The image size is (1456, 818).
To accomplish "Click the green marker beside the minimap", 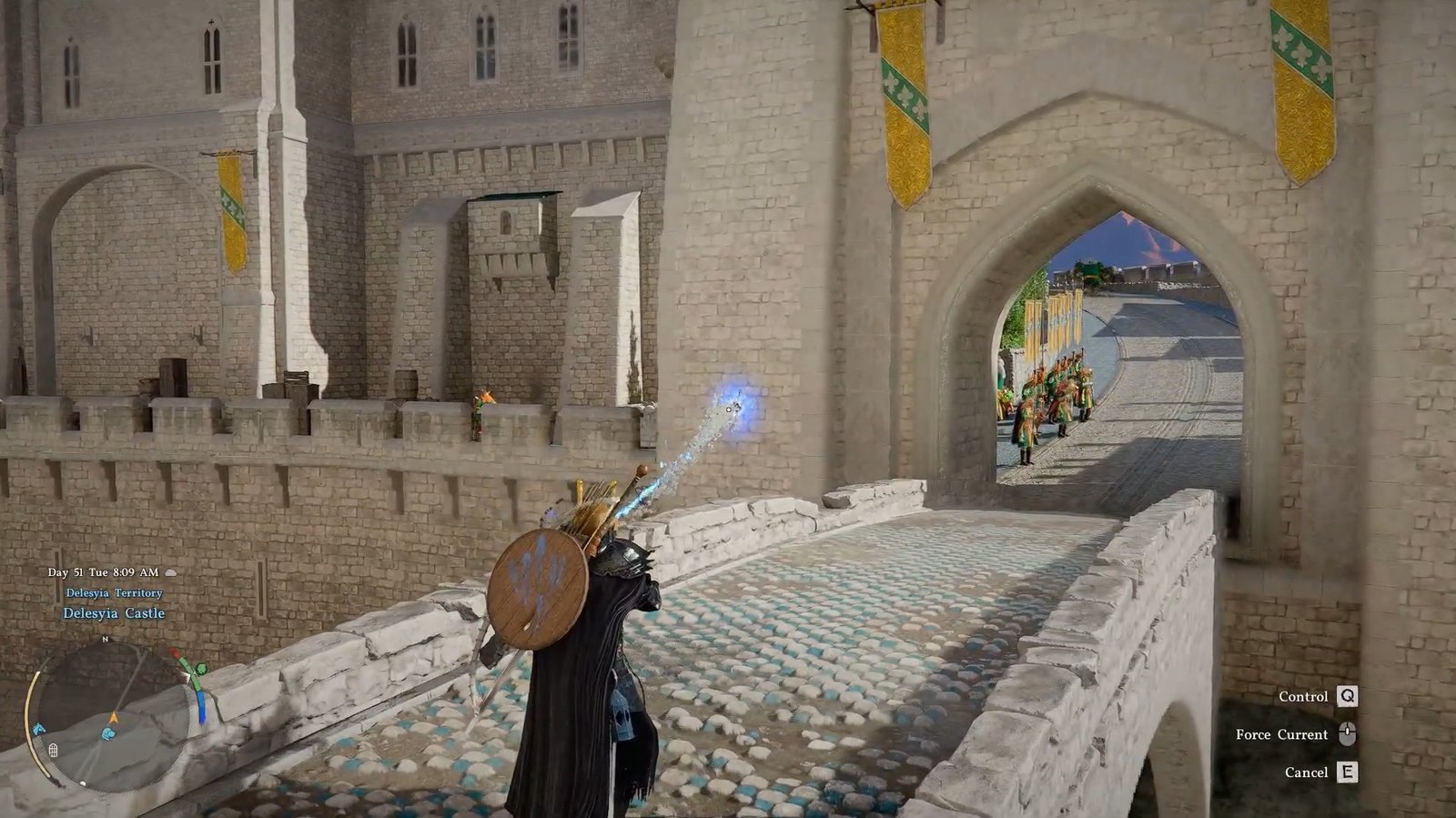I will (x=201, y=671).
